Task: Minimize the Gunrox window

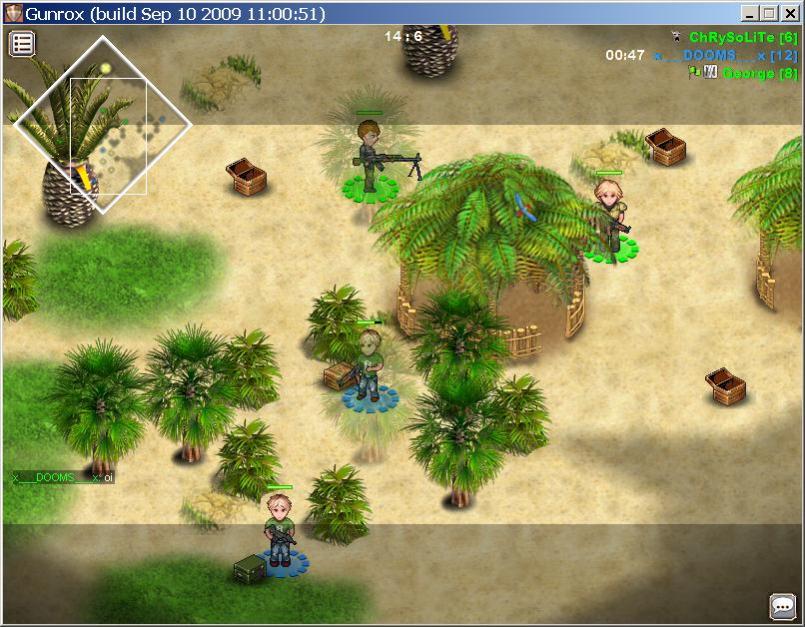Action: tap(750, 13)
